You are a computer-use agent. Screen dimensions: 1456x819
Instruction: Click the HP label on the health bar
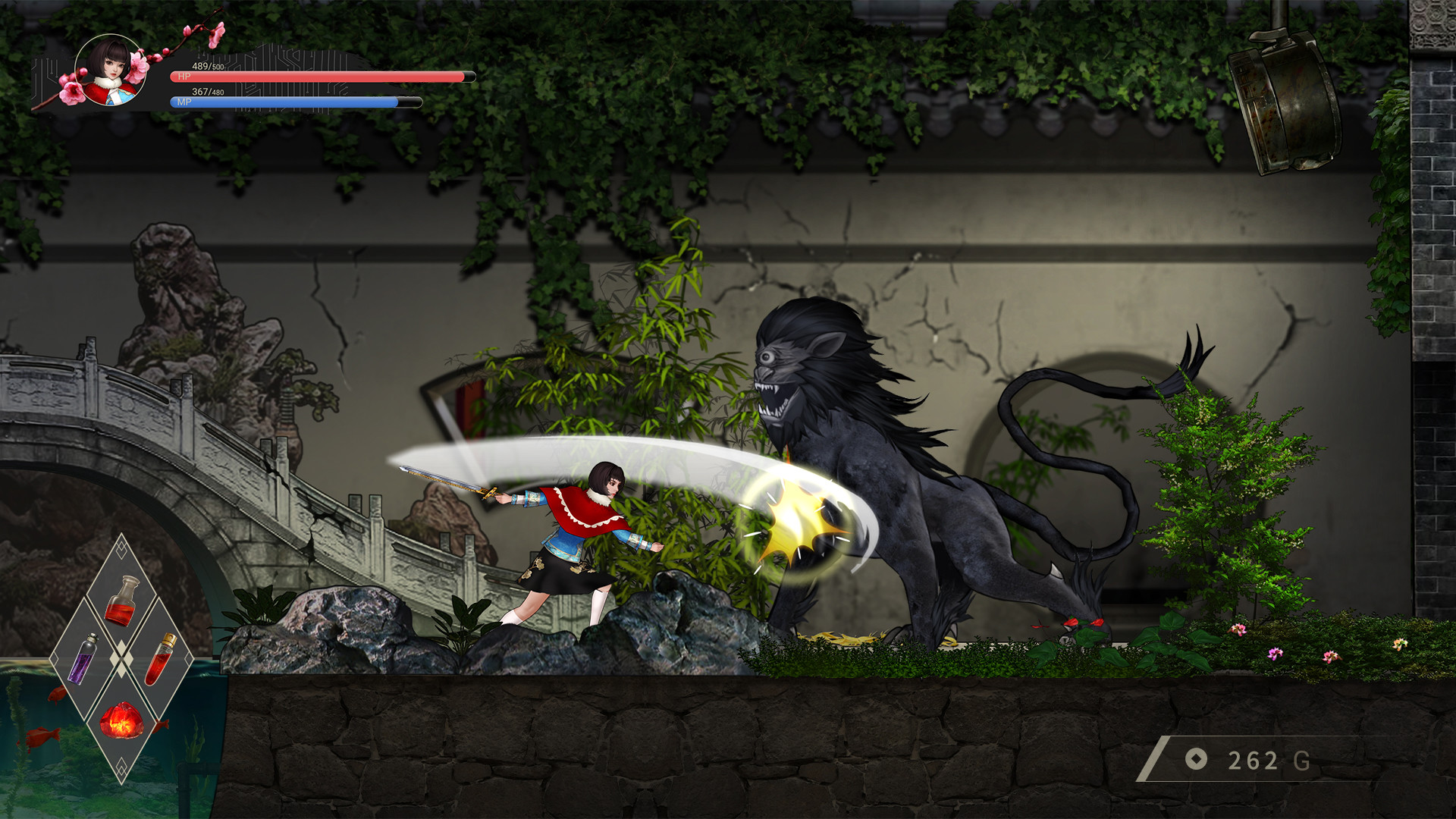(x=184, y=77)
